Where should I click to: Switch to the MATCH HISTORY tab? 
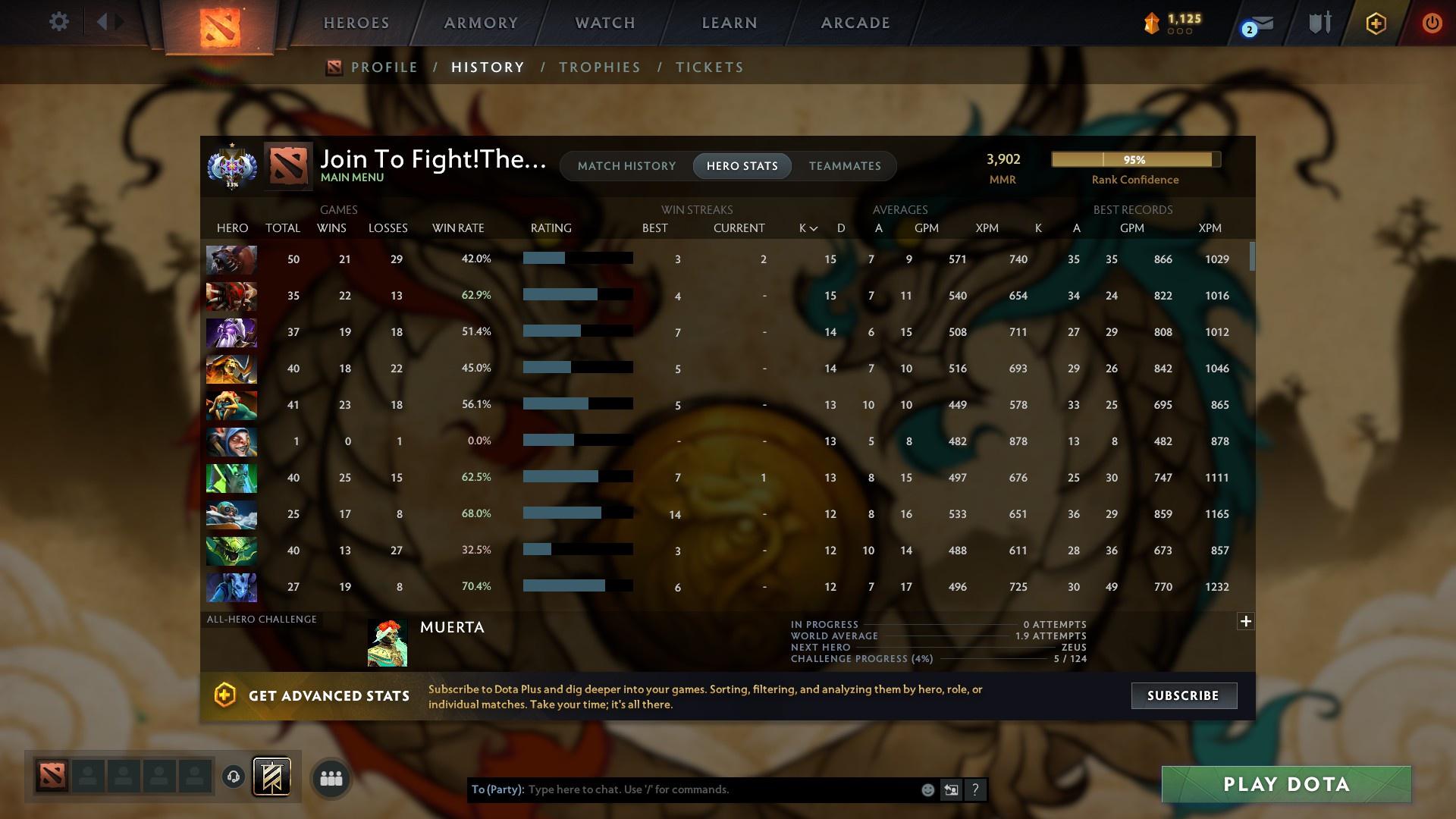pos(626,165)
